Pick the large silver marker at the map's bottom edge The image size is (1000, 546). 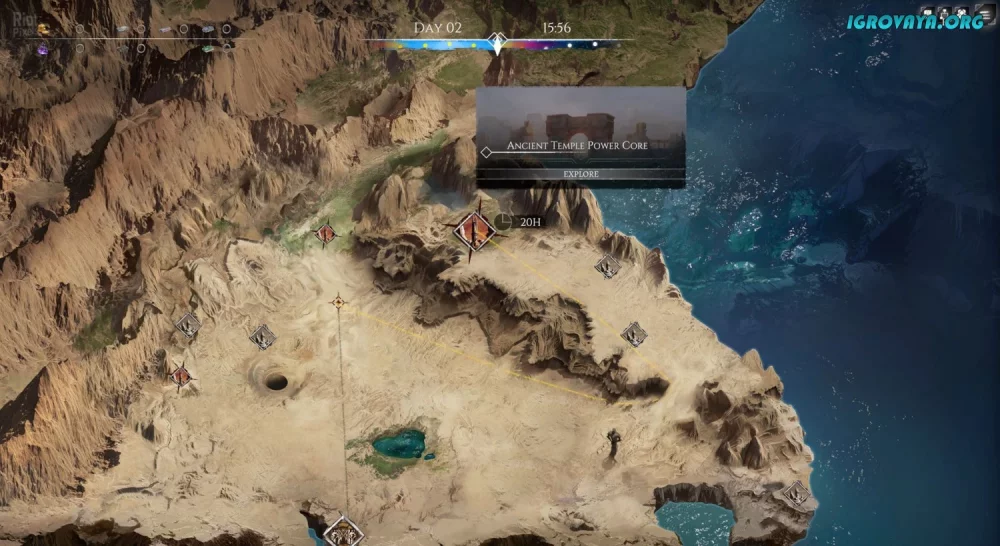pos(344,531)
